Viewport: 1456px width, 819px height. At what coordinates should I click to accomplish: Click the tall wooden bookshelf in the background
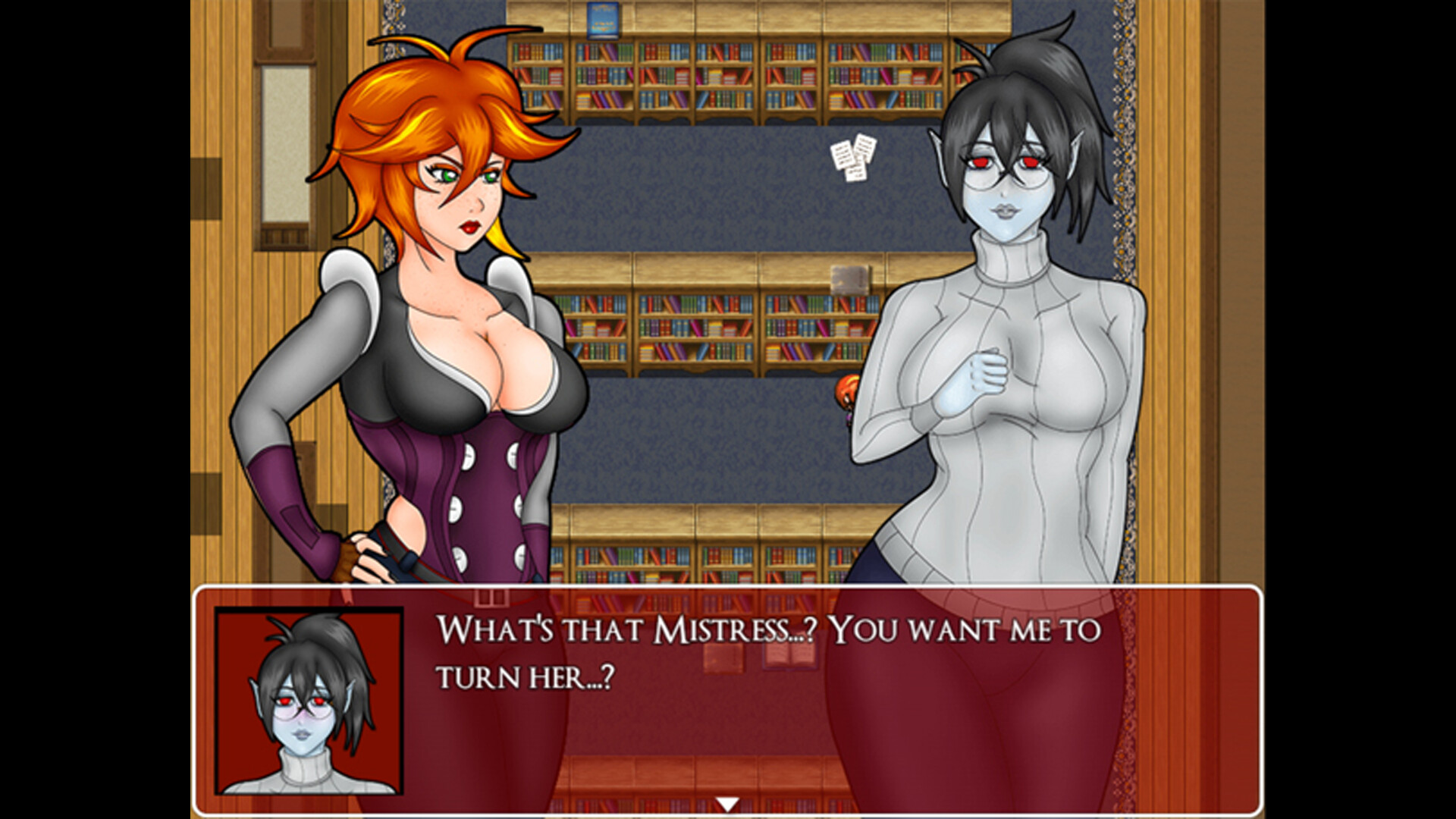click(x=720, y=83)
